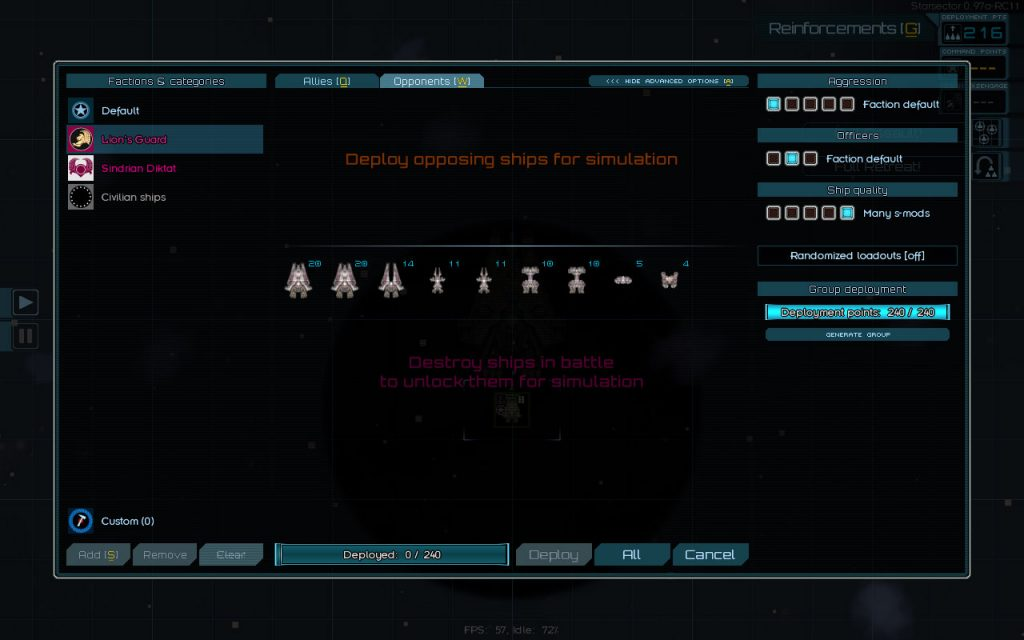1024x640 pixels.
Task: Pause simulation with the pause button
Action: [25, 335]
